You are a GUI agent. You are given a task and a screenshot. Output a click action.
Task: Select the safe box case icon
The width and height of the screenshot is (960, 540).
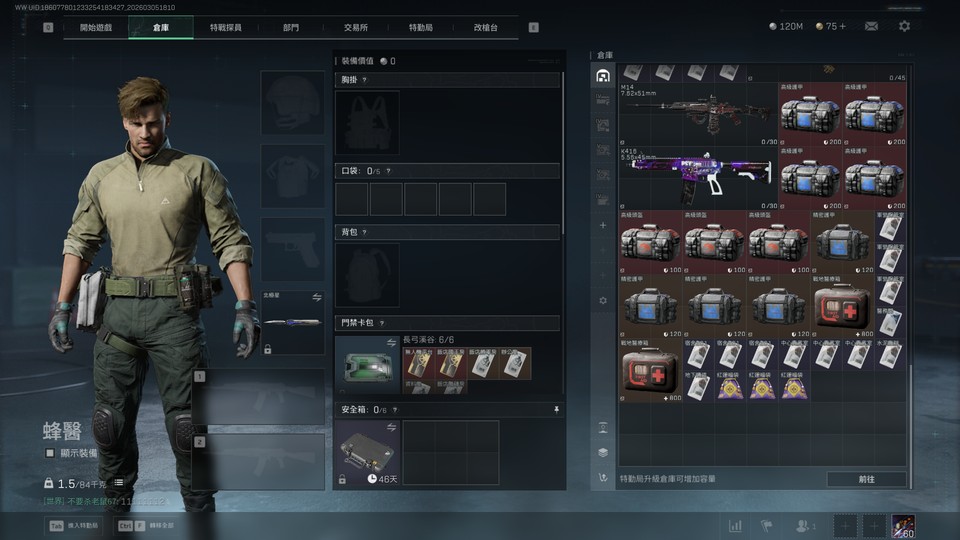366,448
